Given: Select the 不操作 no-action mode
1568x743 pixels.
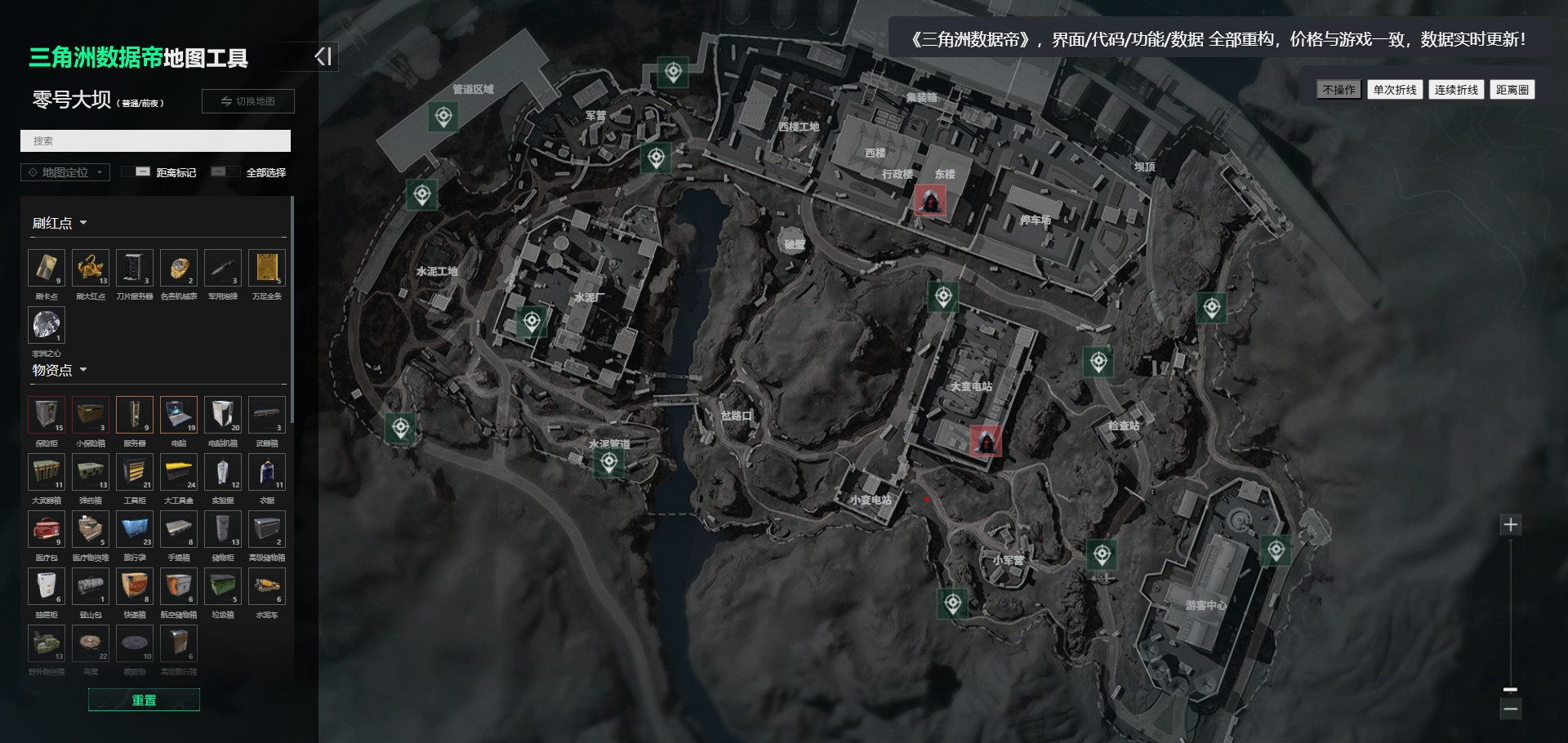Looking at the screenshot, I should pos(1339,90).
